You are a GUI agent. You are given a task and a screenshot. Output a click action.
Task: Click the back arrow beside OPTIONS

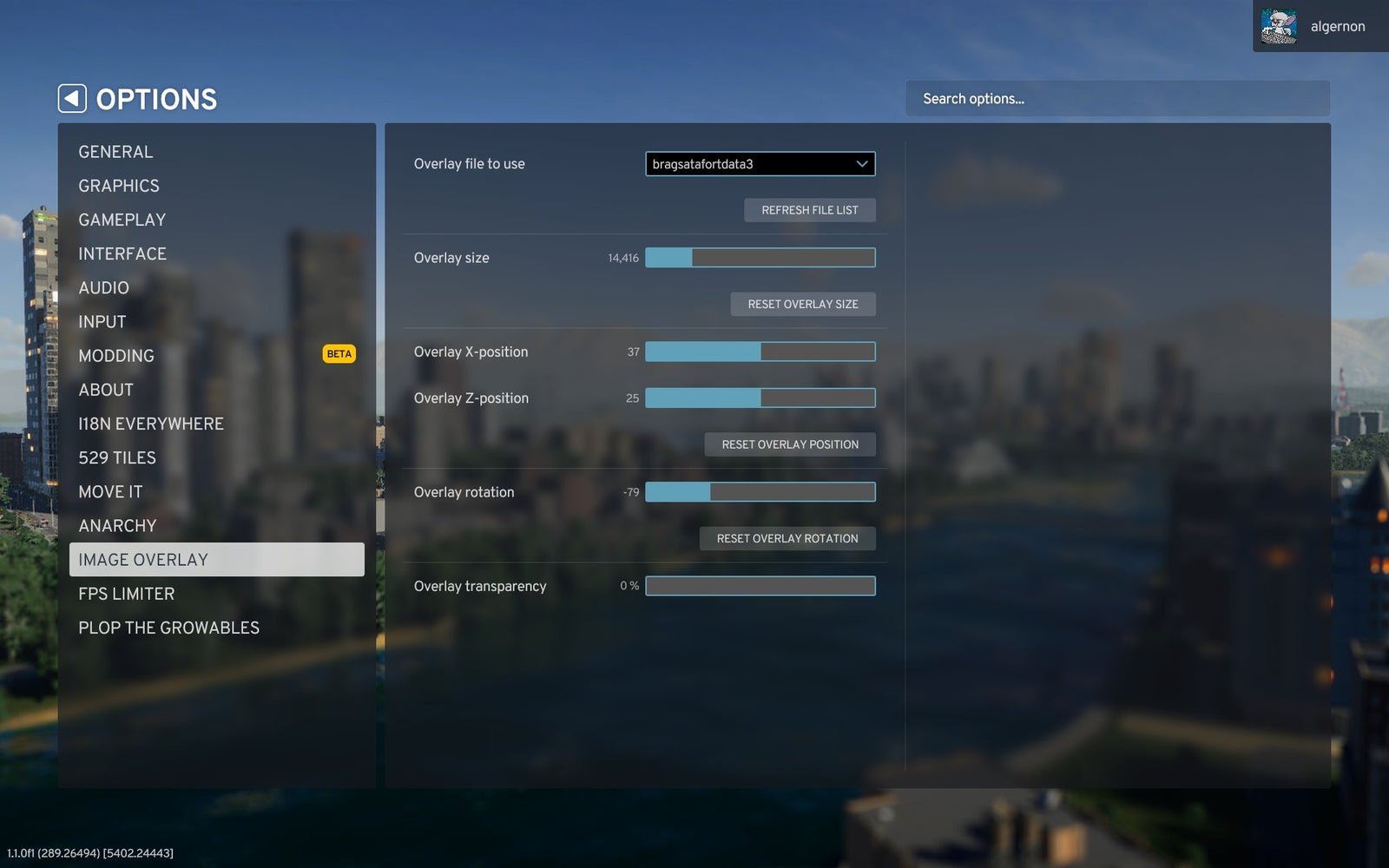point(72,98)
